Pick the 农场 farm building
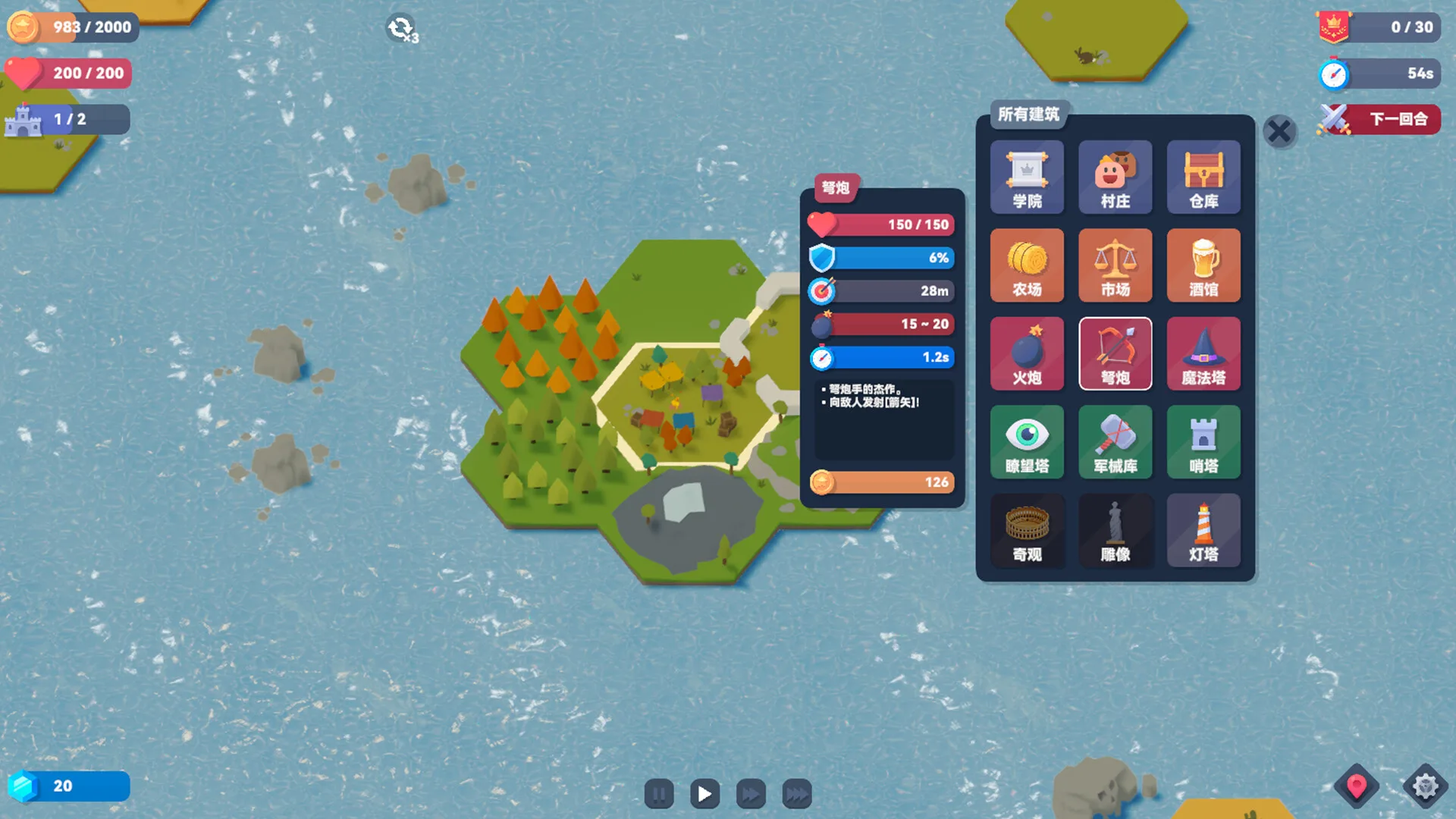The height and width of the screenshot is (819, 1456). [1027, 265]
